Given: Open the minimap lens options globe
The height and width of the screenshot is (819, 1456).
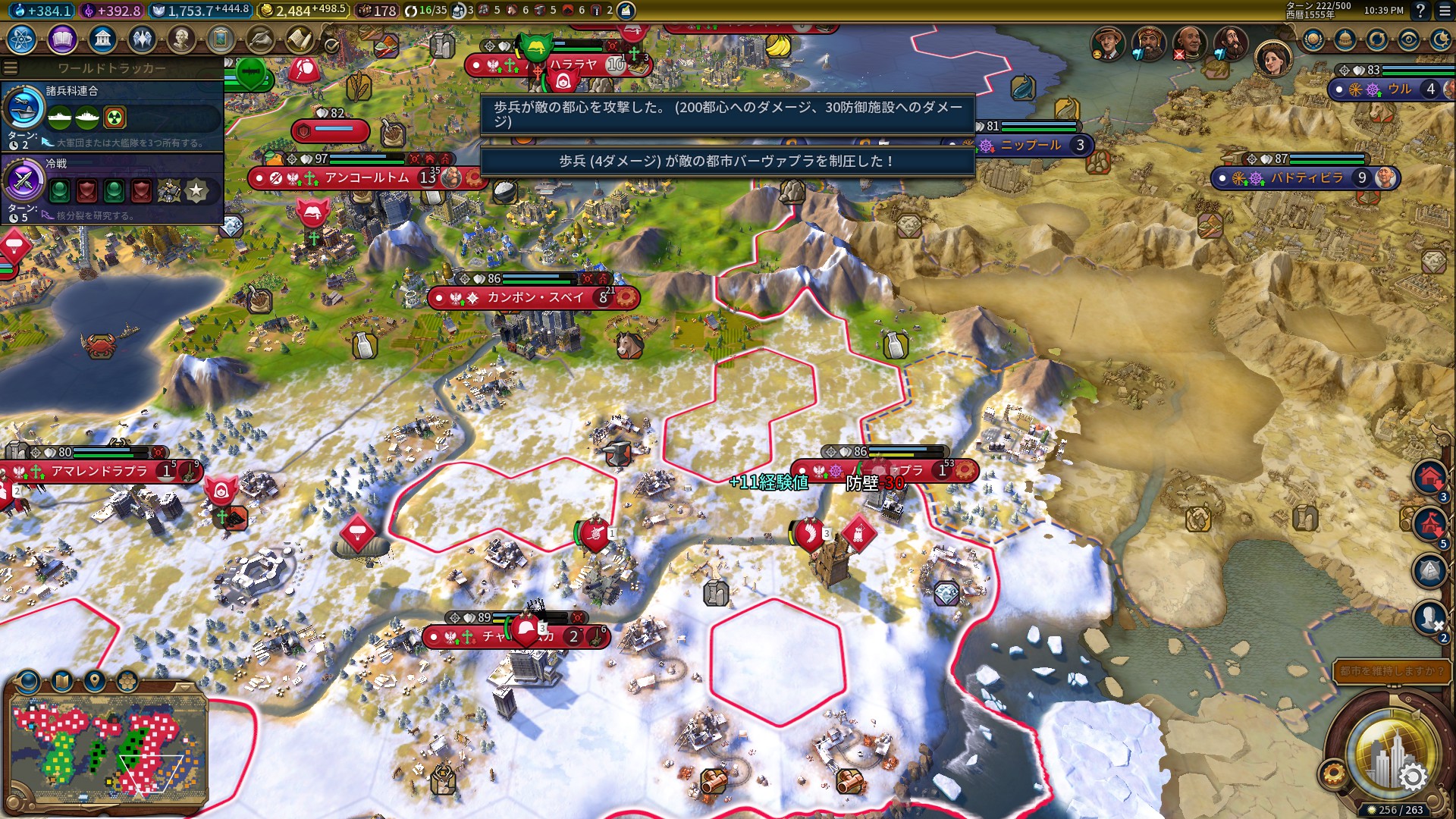Looking at the screenshot, I should coord(29,681).
